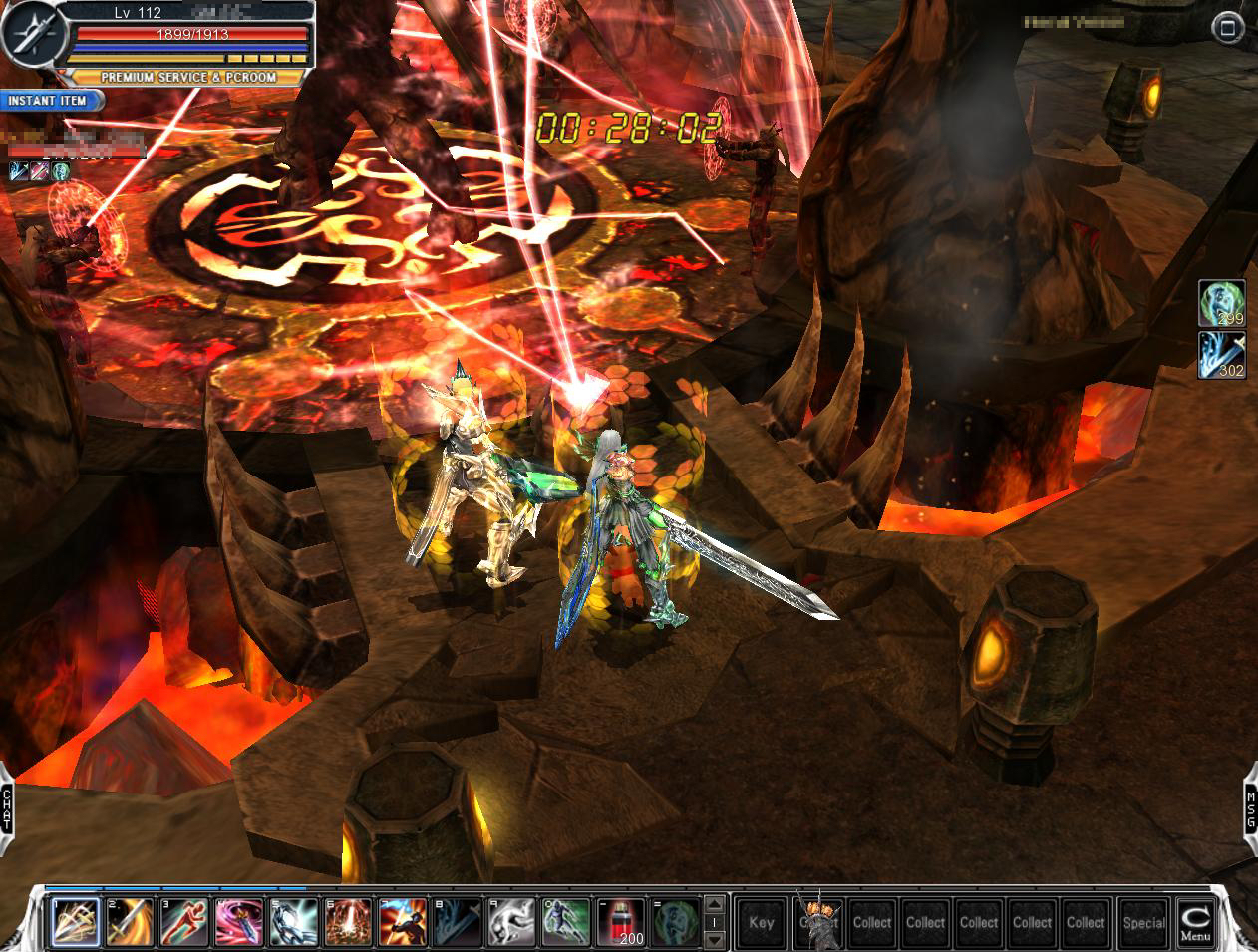
Task: Click the round window button at top right
Action: tap(1224, 27)
